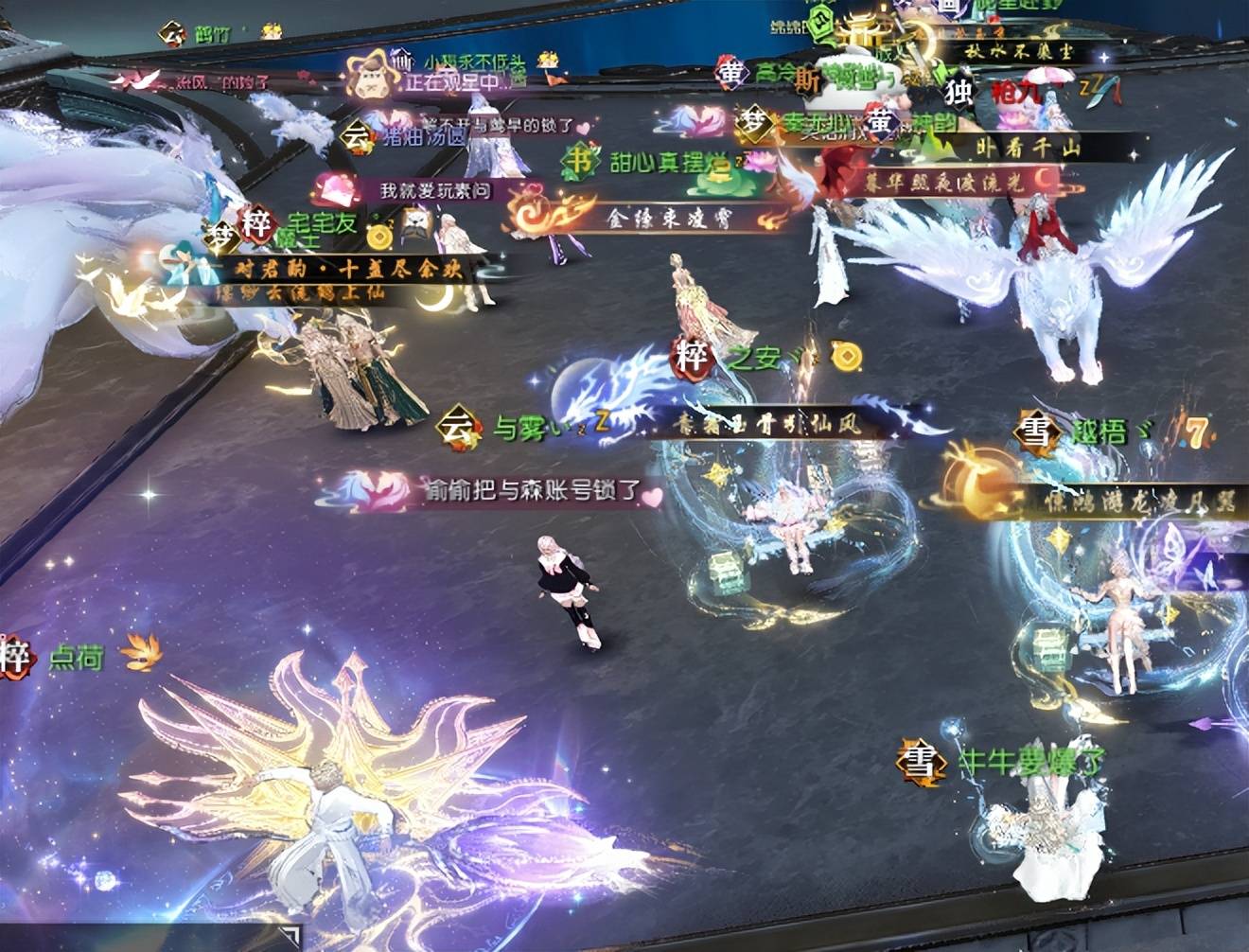Viewport: 1249px width, 952px height.
Task: Target the player named 越梧
Action: tap(1099, 432)
